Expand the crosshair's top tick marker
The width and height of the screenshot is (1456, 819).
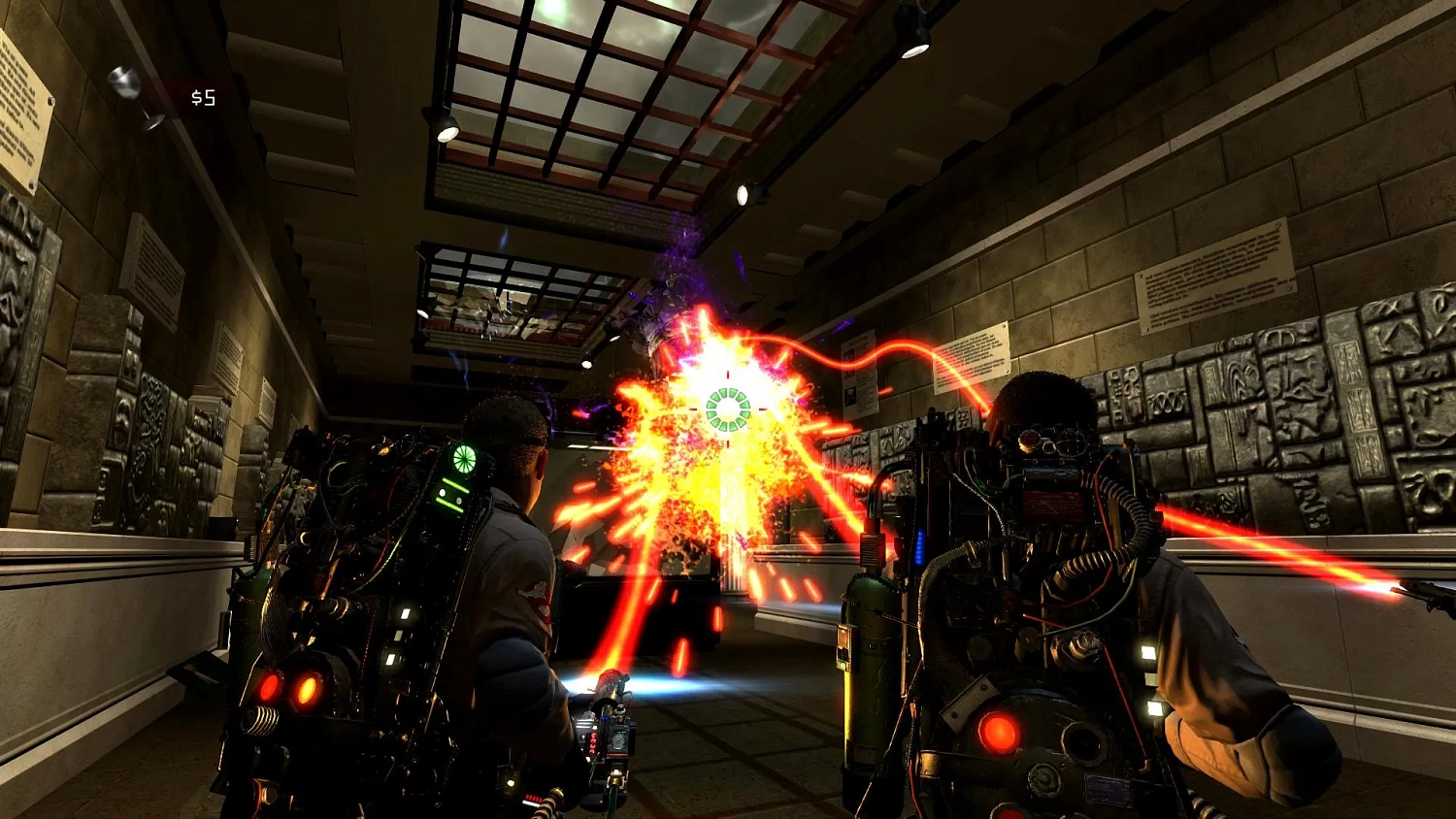[726, 374]
